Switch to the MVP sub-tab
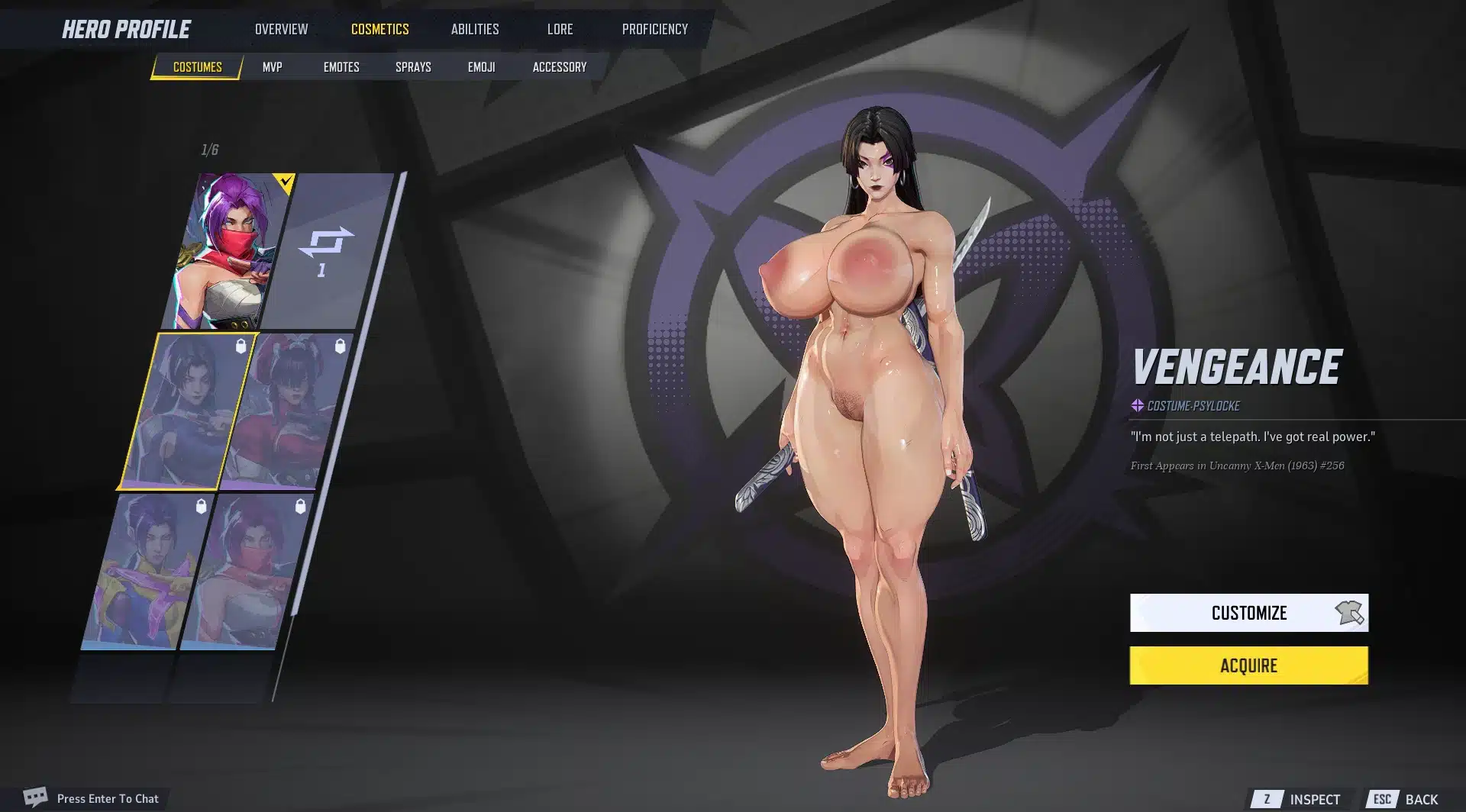This screenshot has width=1466, height=812. (x=272, y=67)
